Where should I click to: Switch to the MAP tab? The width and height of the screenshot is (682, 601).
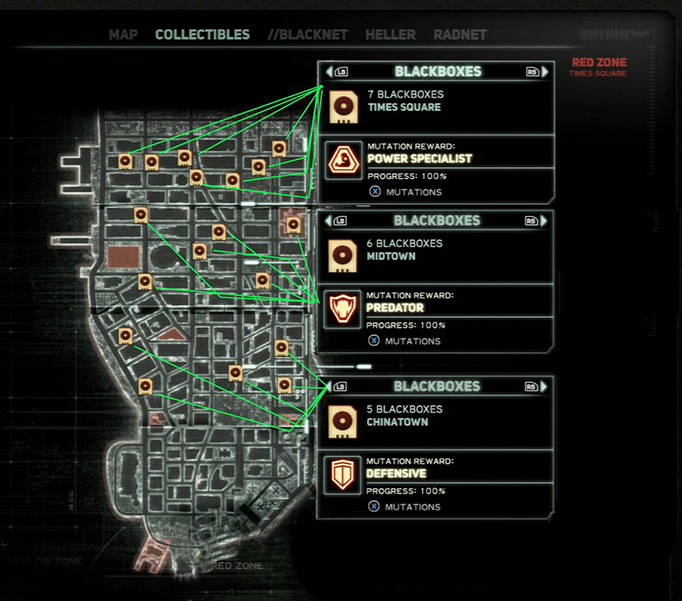pyautogui.click(x=123, y=35)
